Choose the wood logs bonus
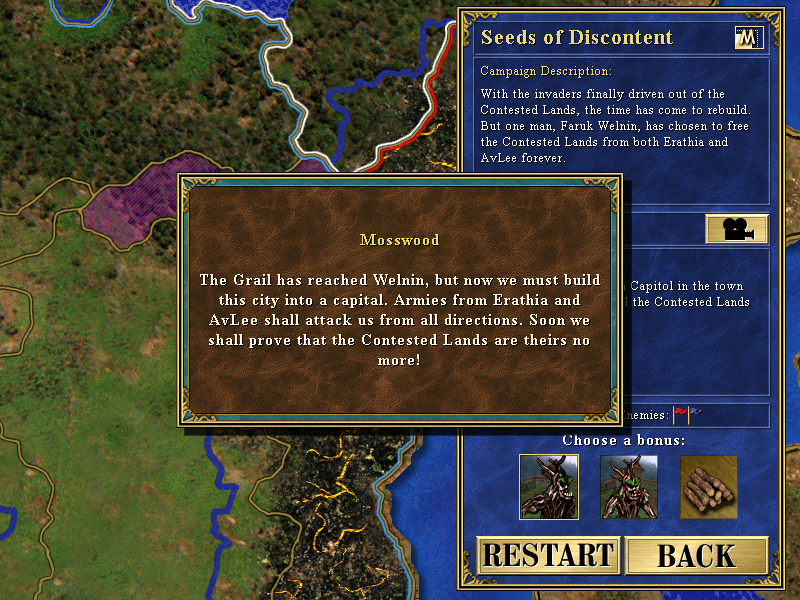 [x=709, y=487]
